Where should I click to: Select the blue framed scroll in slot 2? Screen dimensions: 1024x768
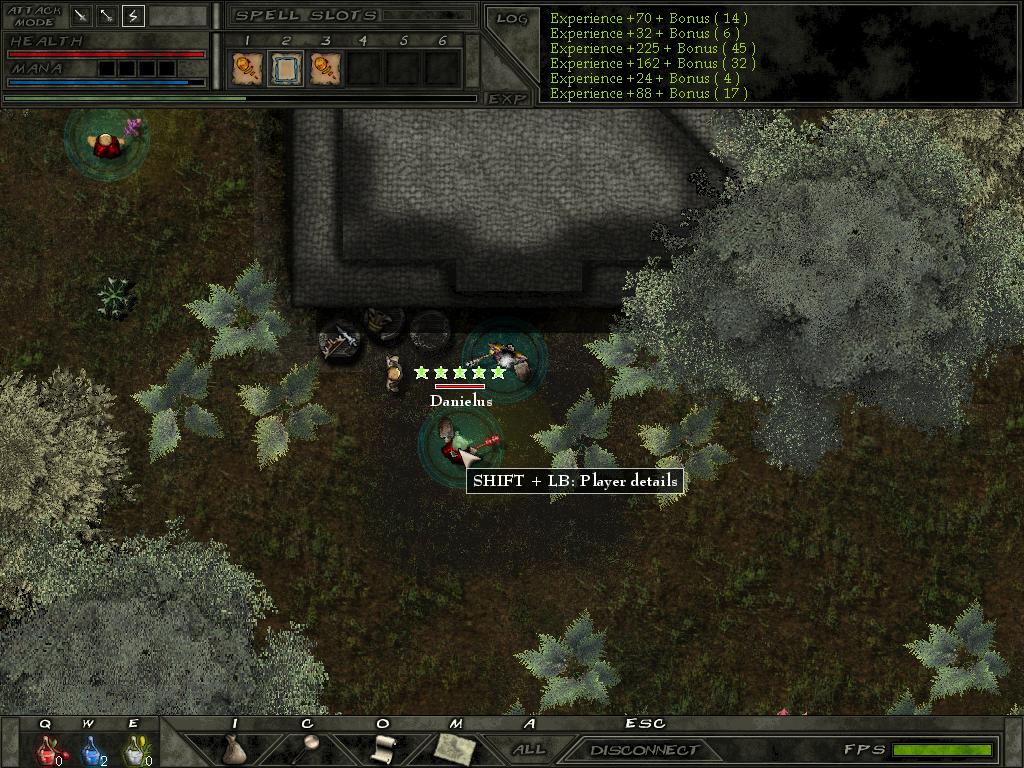point(285,68)
